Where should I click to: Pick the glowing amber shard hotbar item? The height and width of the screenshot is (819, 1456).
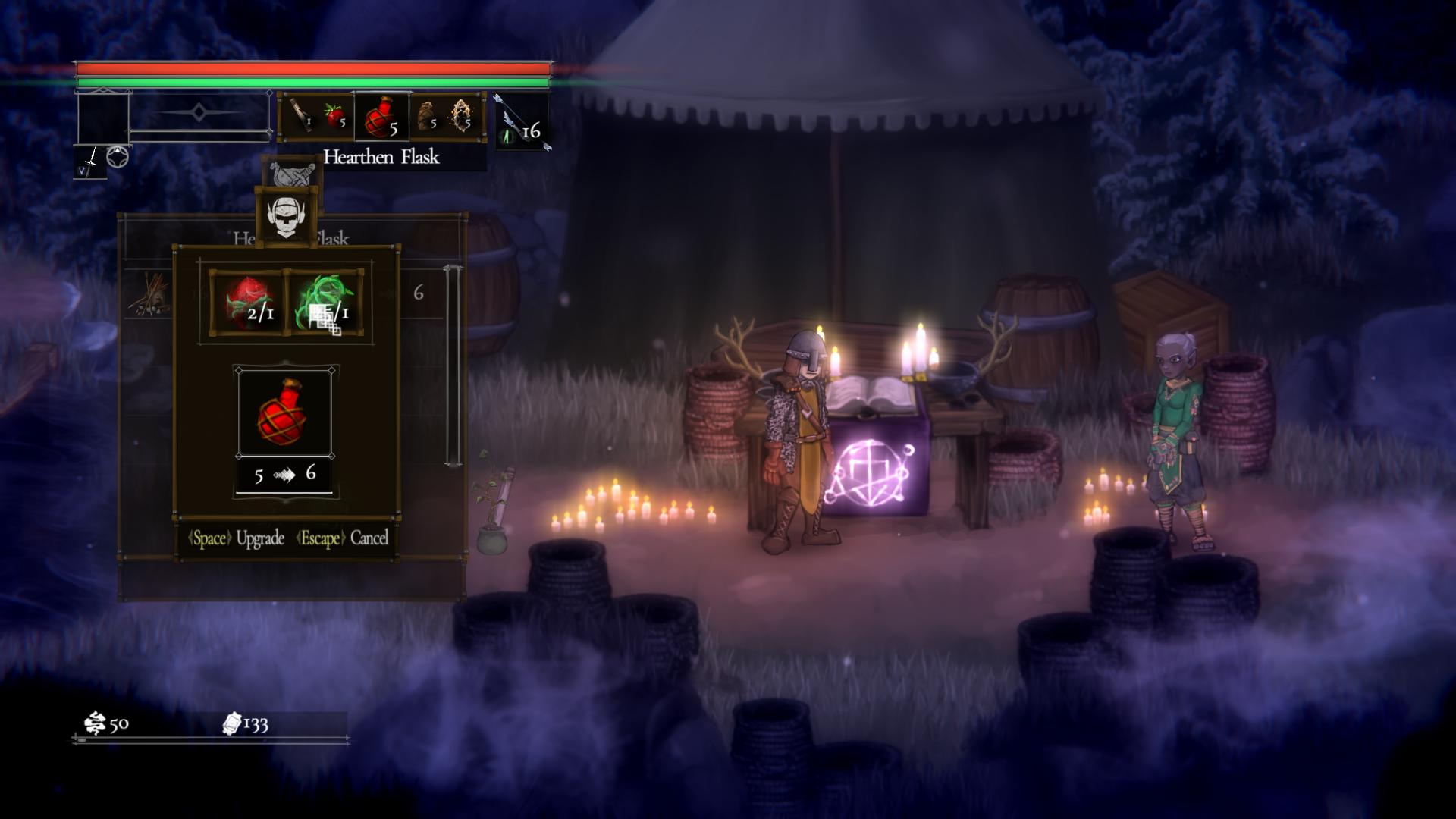coord(461,117)
